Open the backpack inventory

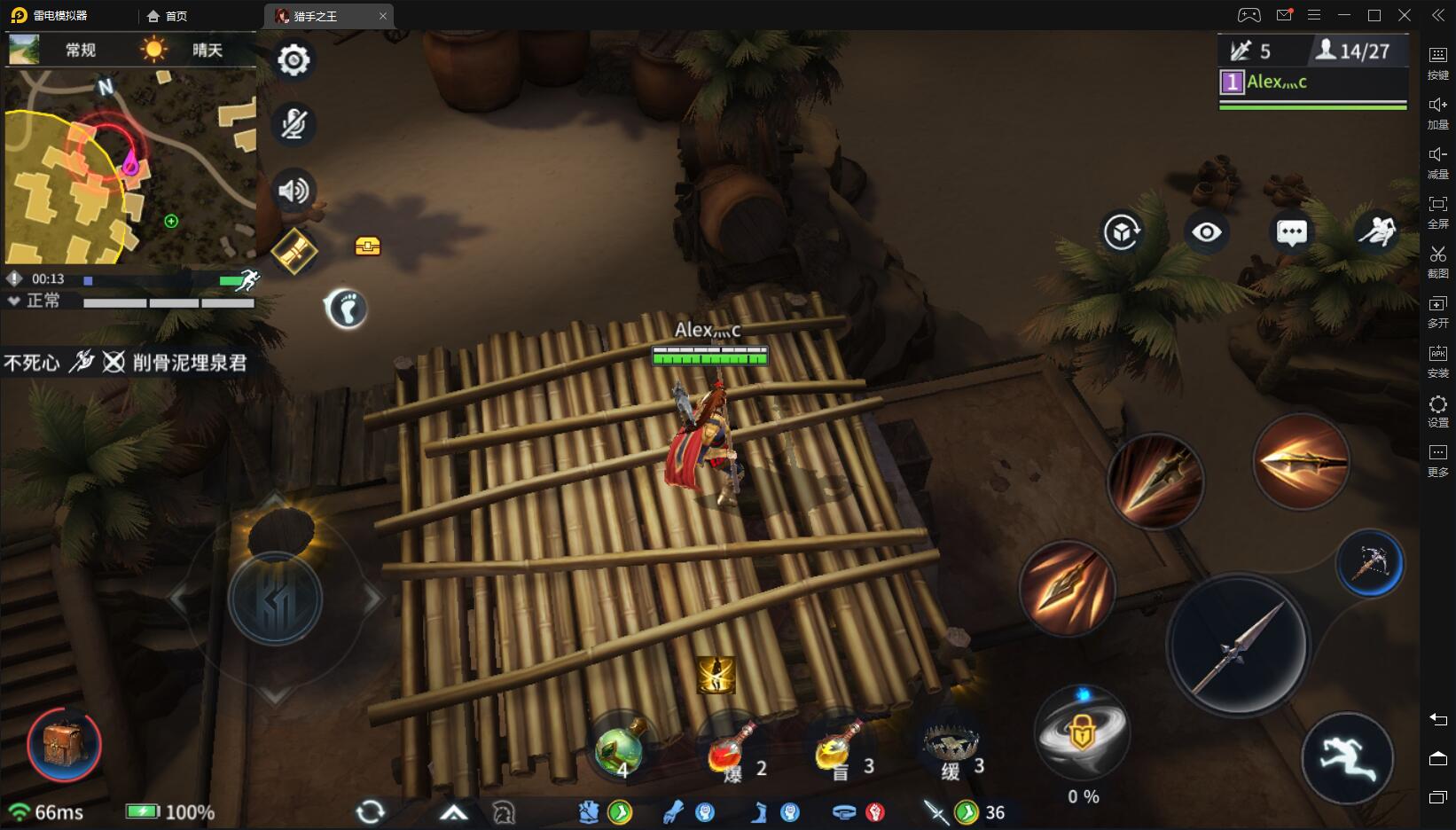(64, 745)
